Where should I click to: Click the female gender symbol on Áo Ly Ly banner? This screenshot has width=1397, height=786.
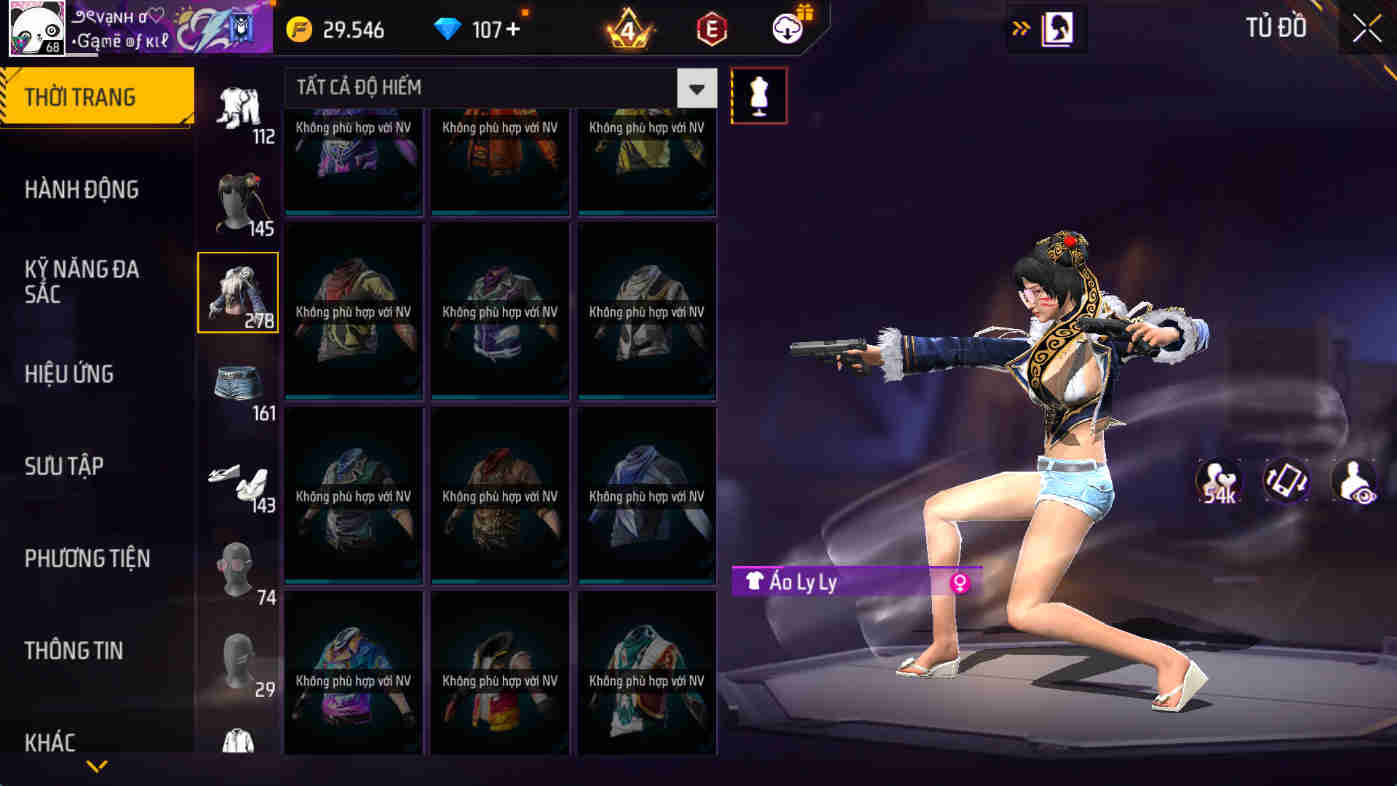(x=959, y=581)
